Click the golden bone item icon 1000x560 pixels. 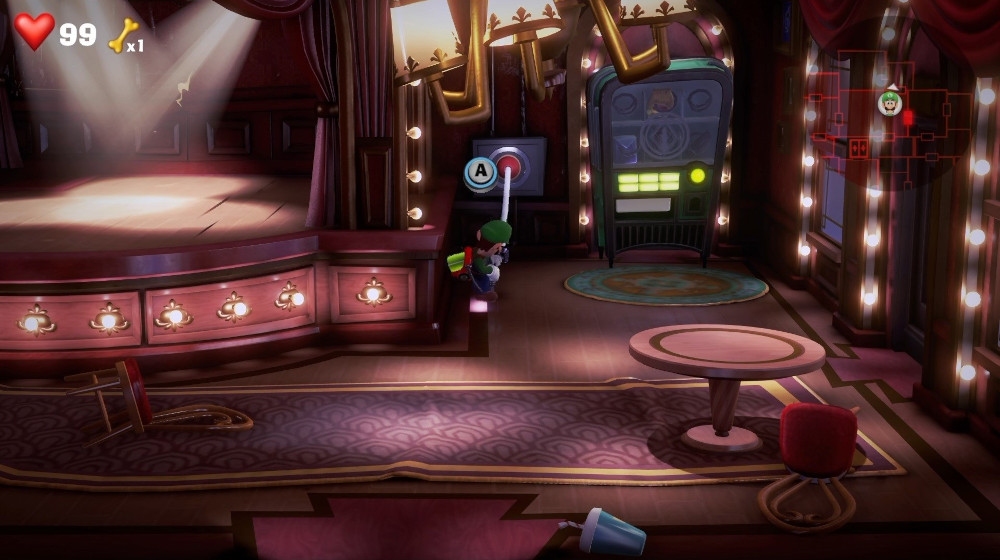coord(121,34)
